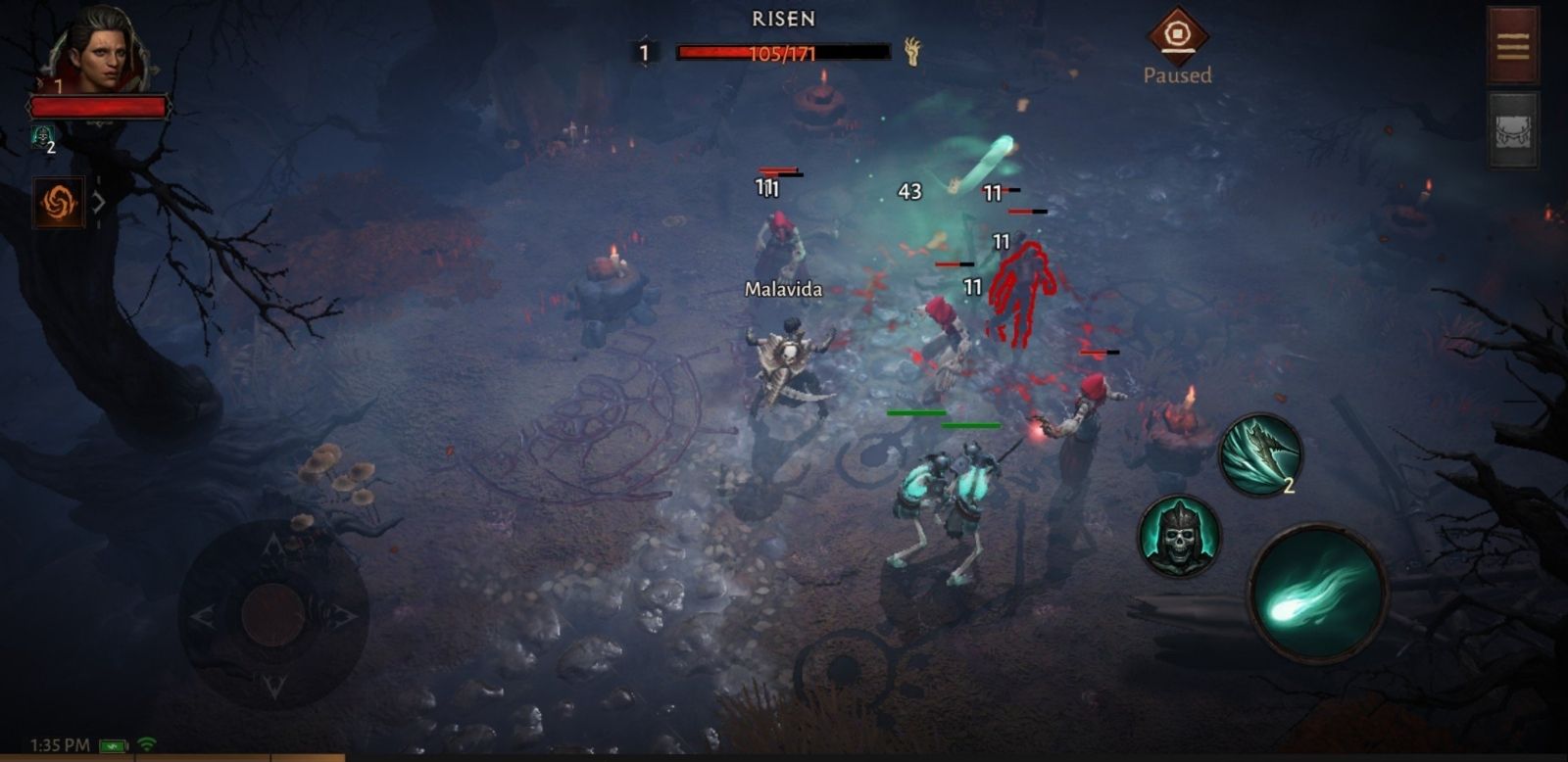
Task: Open the inventory chest button
Action: tap(1512, 130)
